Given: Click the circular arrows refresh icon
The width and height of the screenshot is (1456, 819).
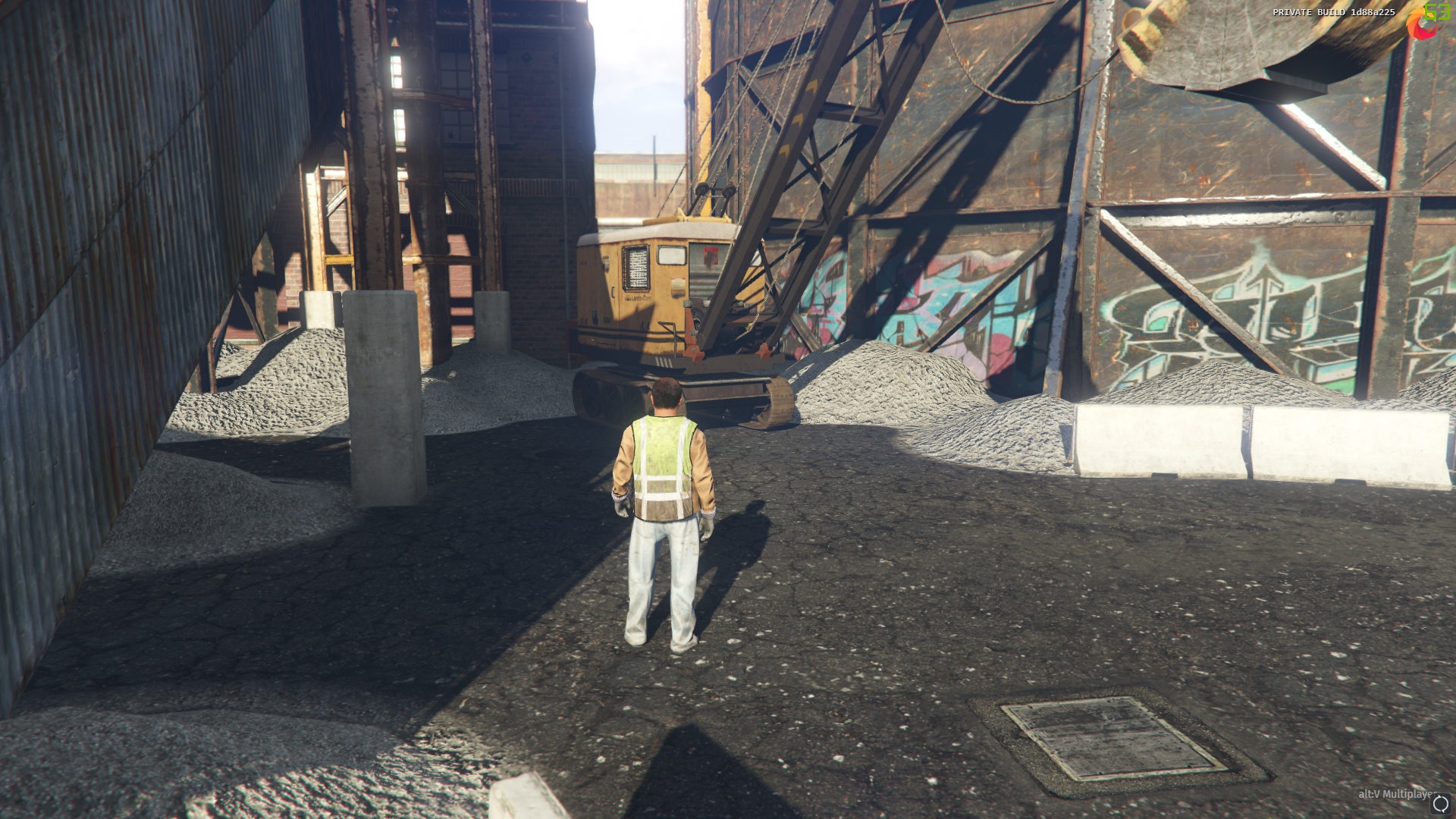Looking at the screenshot, I should pyautogui.click(x=1440, y=805).
